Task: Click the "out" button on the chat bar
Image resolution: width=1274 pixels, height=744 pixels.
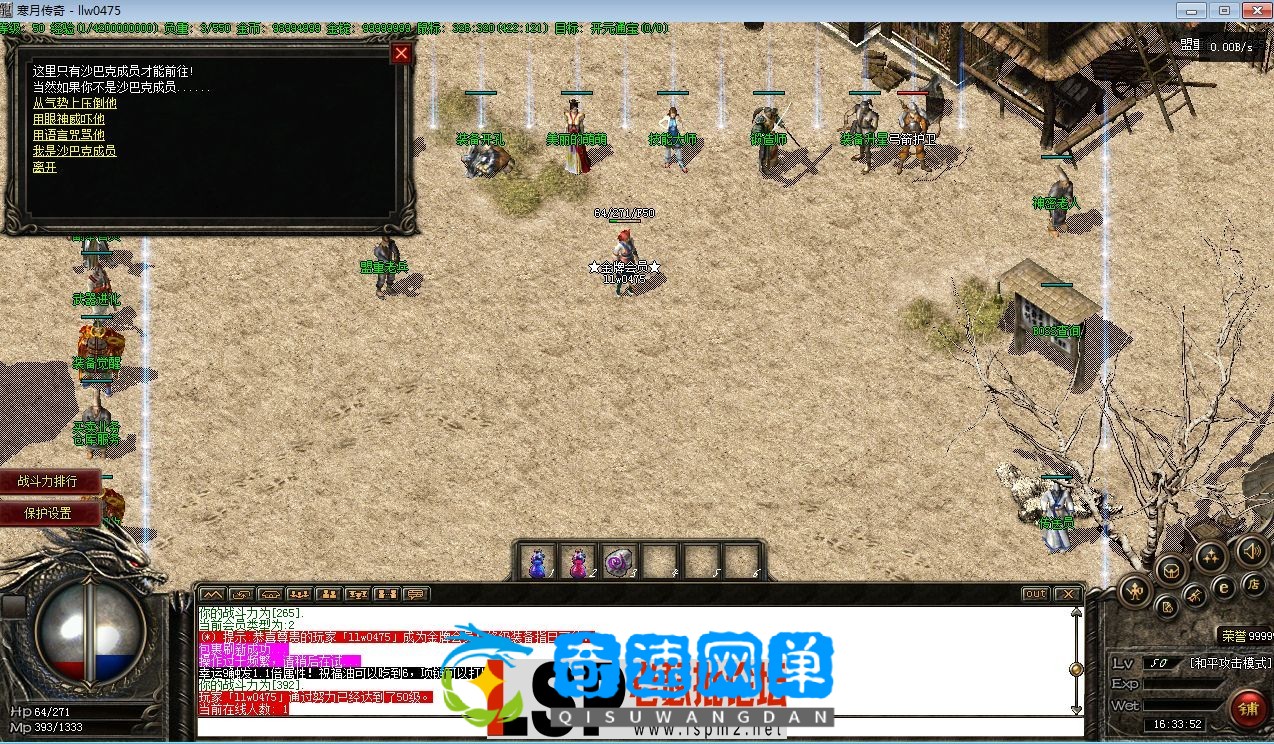Action: (x=1036, y=594)
